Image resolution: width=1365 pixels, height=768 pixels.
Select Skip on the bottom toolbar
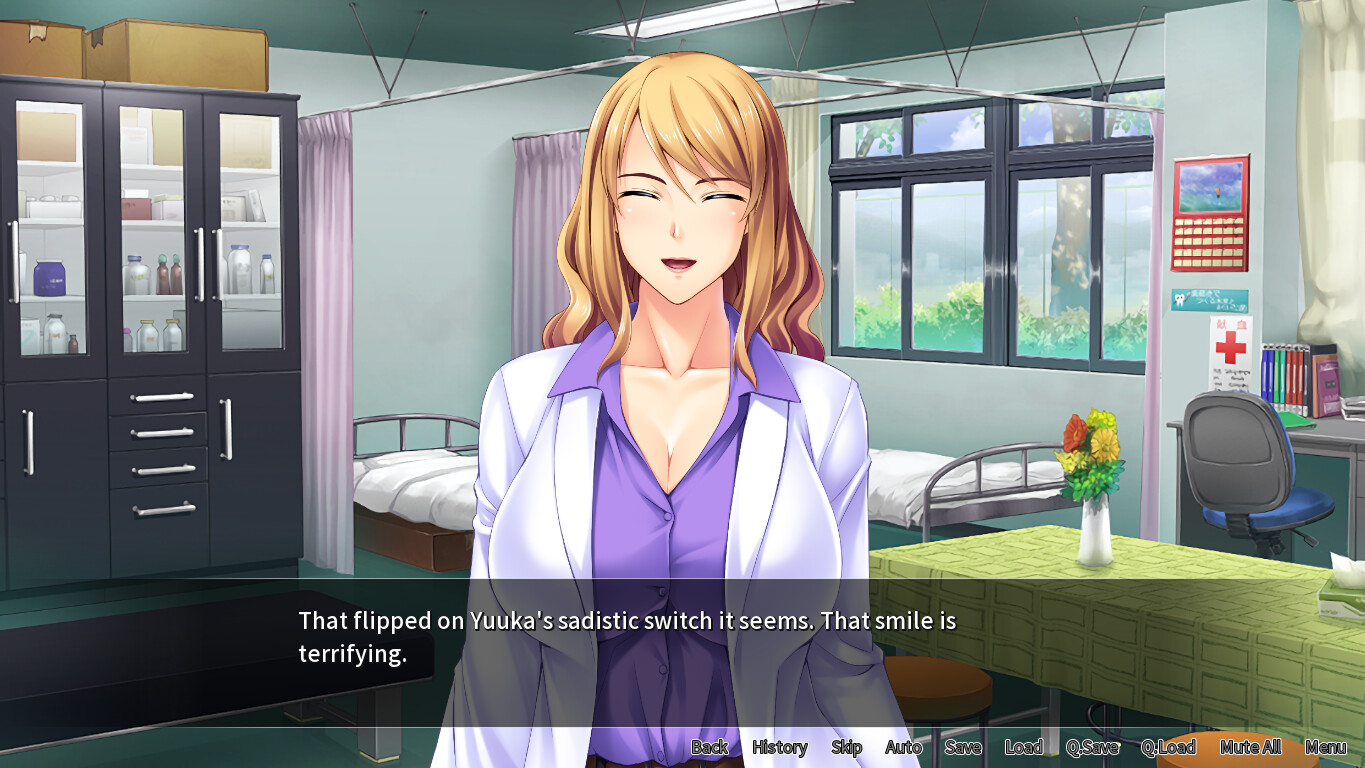pos(846,747)
